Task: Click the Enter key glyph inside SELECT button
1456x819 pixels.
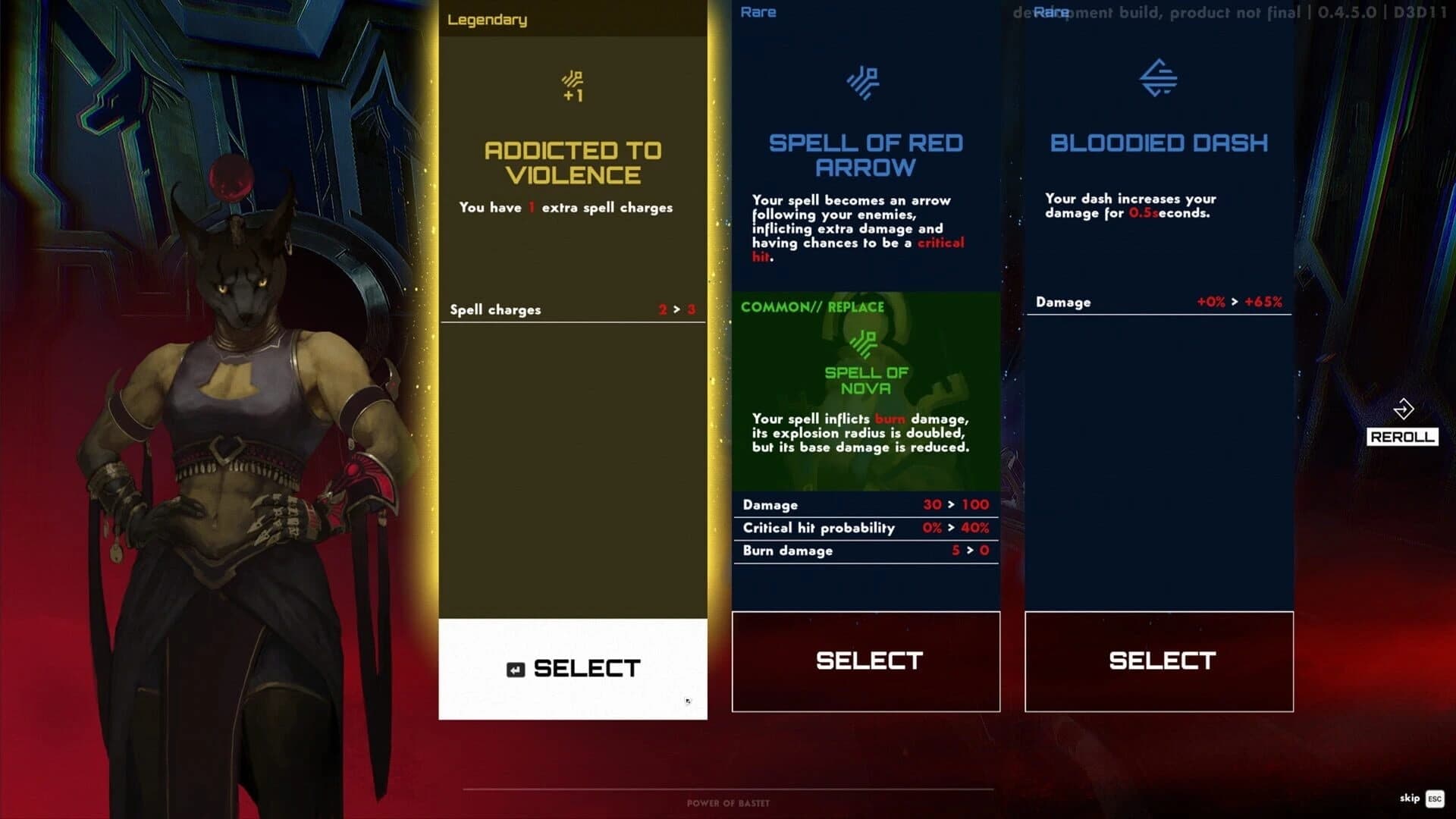Action: (515, 668)
